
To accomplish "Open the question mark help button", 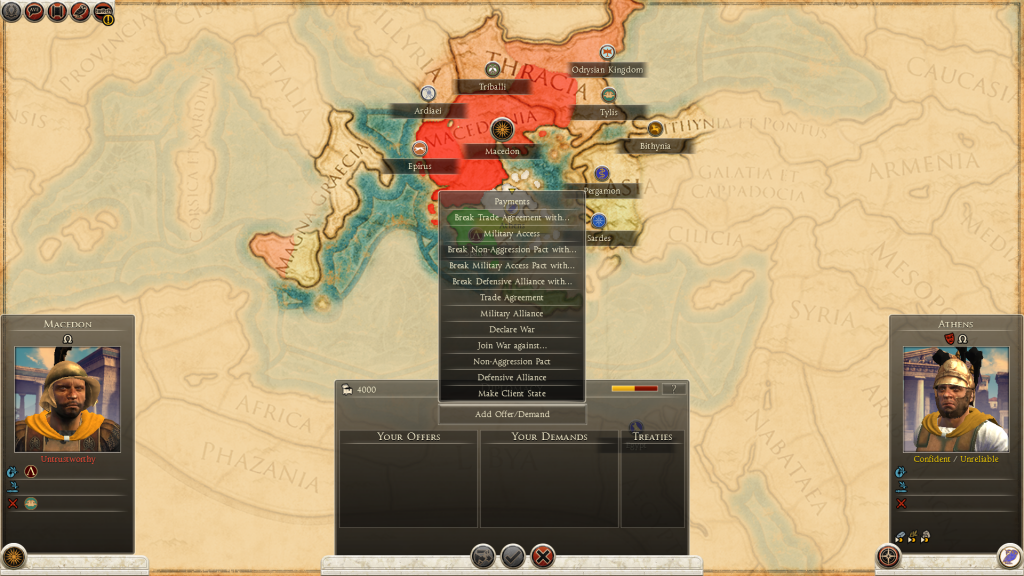I will point(674,389).
